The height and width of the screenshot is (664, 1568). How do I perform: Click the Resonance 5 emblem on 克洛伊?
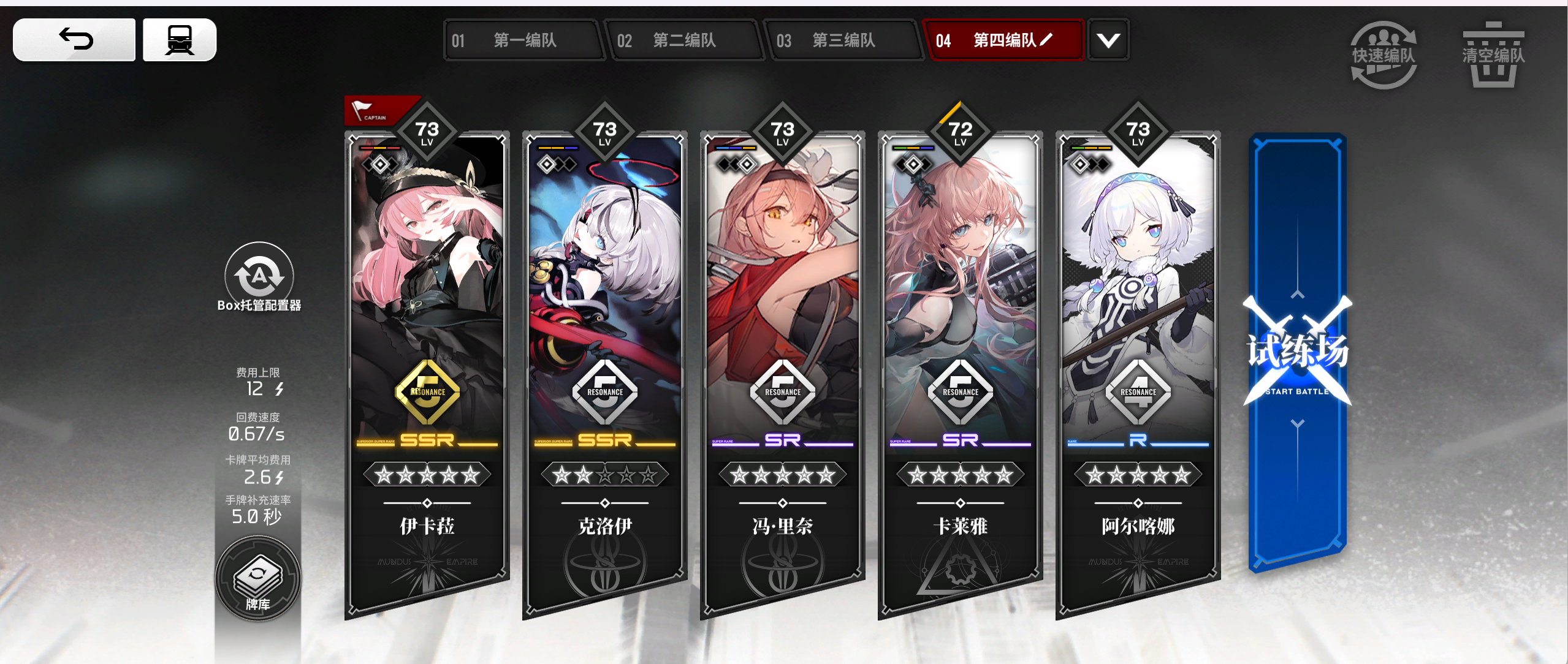[604, 392]
